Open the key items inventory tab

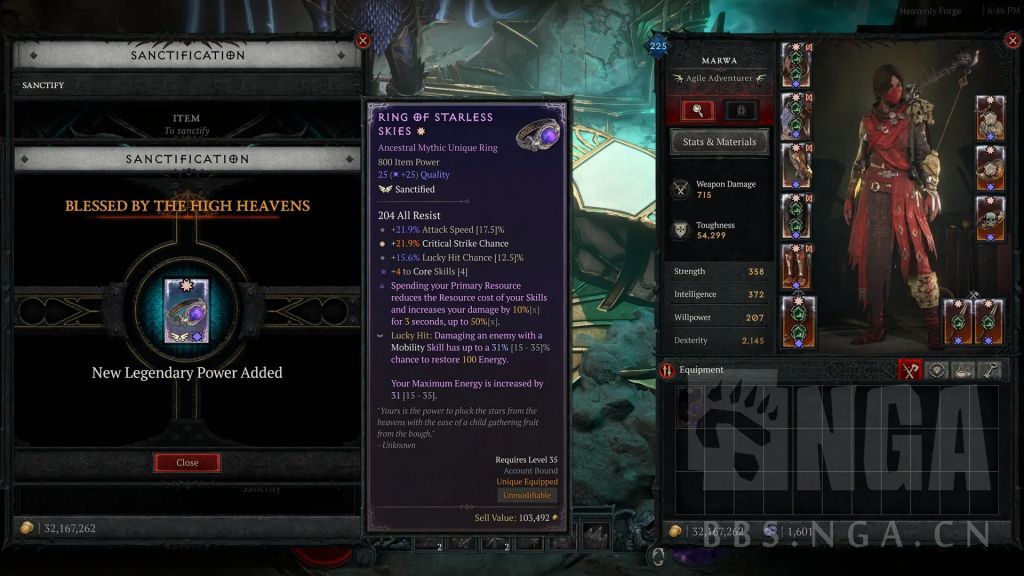[x=990, y=370]
